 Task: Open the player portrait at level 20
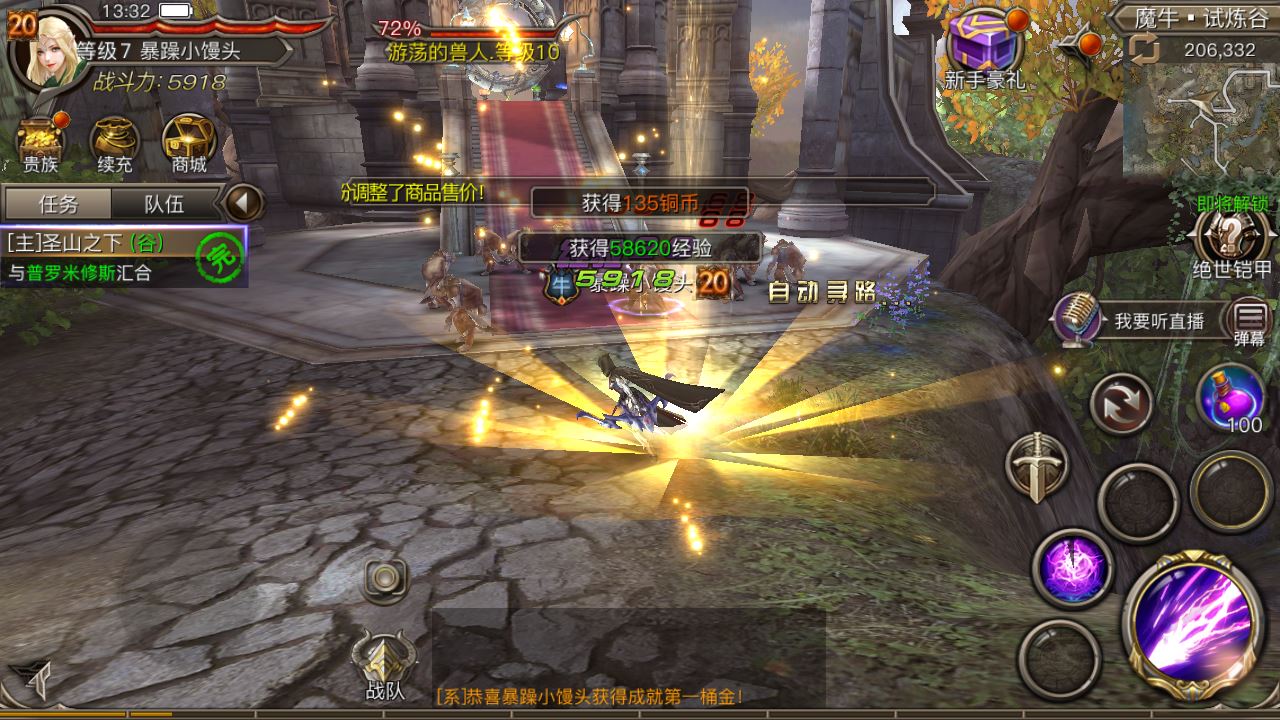click(x=47, y=50)
